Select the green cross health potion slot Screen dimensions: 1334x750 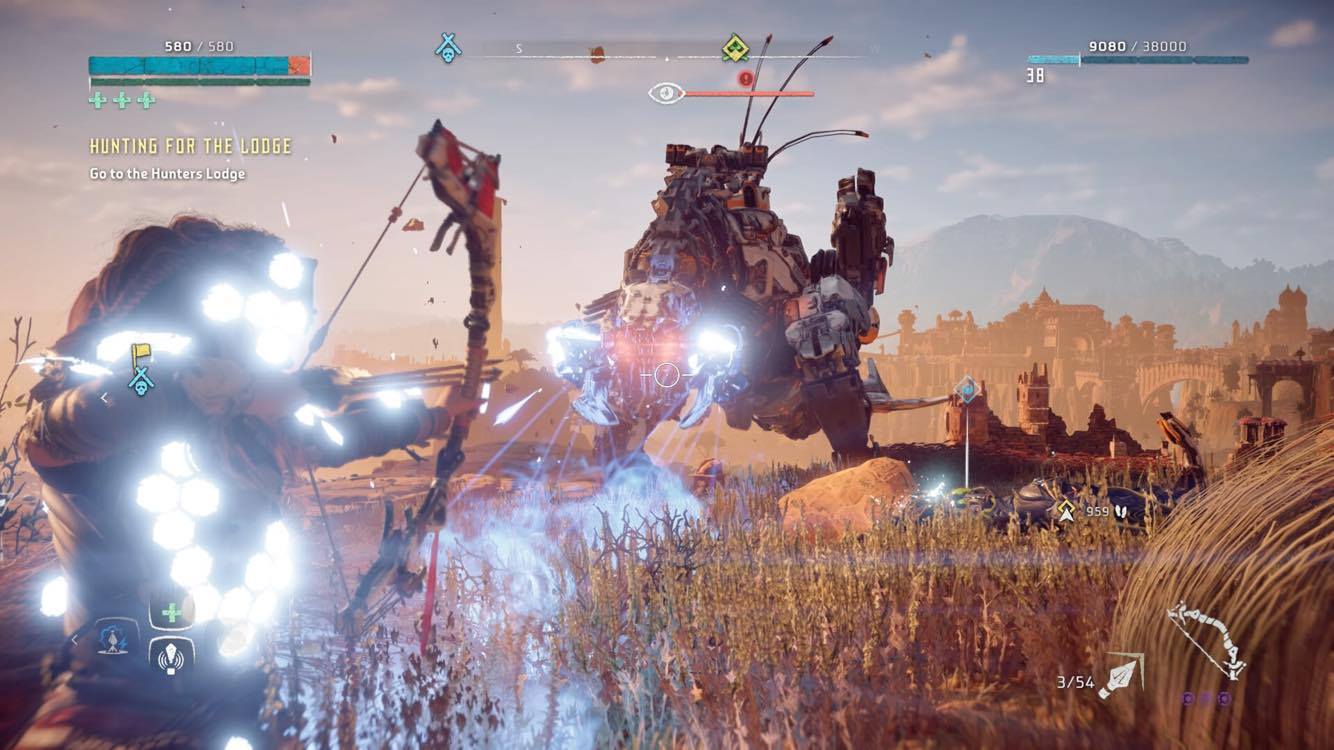point(172,612)
